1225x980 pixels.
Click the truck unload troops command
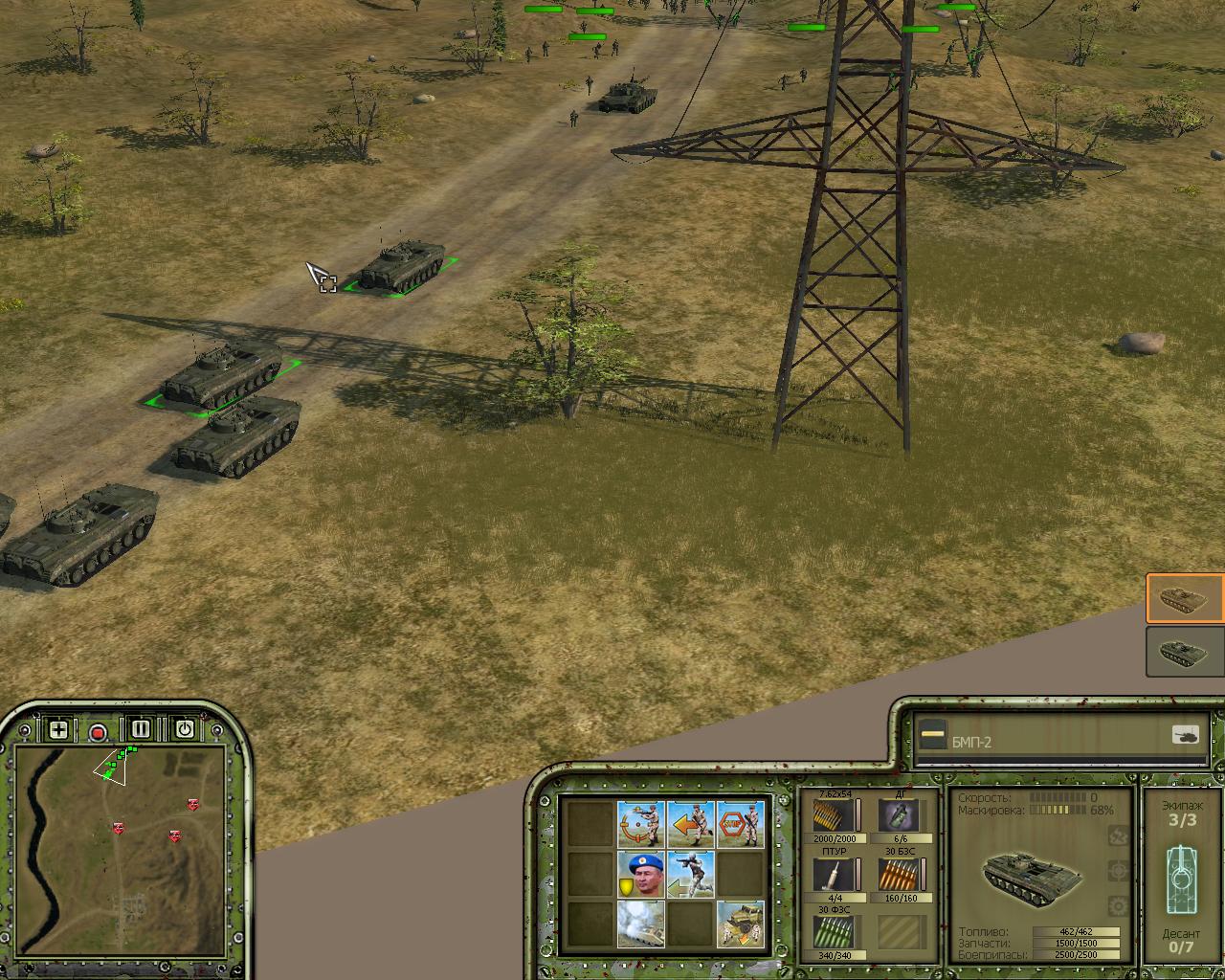[741, 924]
